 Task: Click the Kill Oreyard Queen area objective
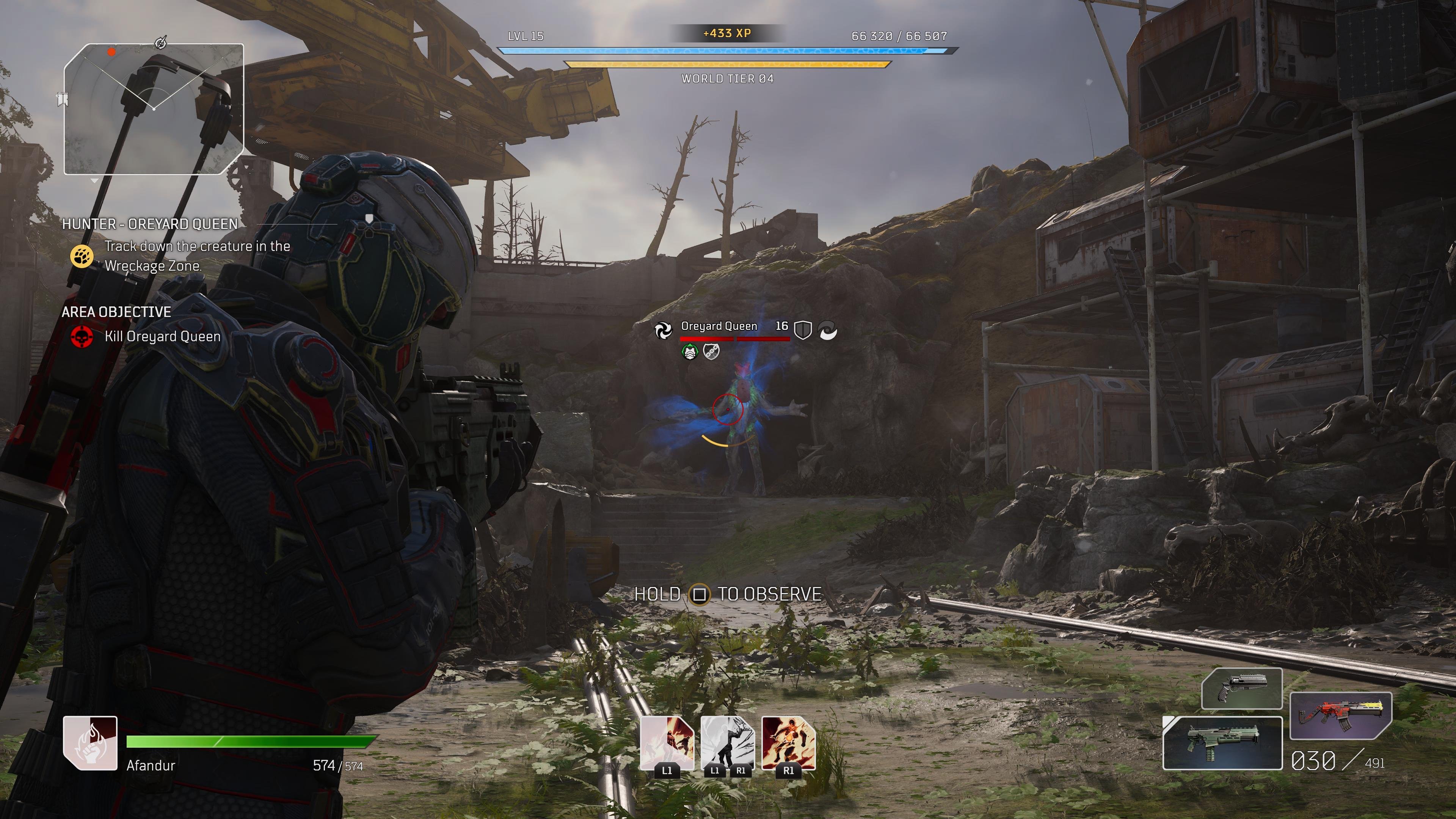point(162,337)
